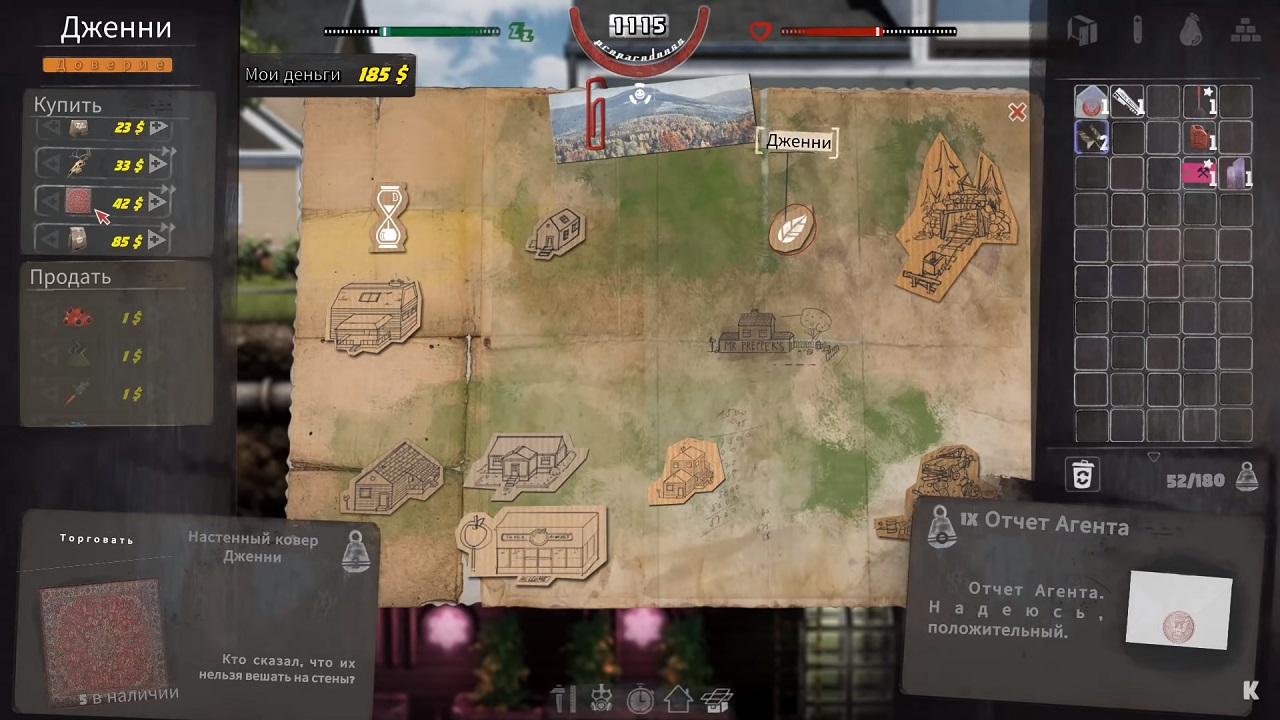Click the hourglass wait icon on the map
This screenshot has height=720, width=1280.
pyautogui.click(x=391, y=216)
